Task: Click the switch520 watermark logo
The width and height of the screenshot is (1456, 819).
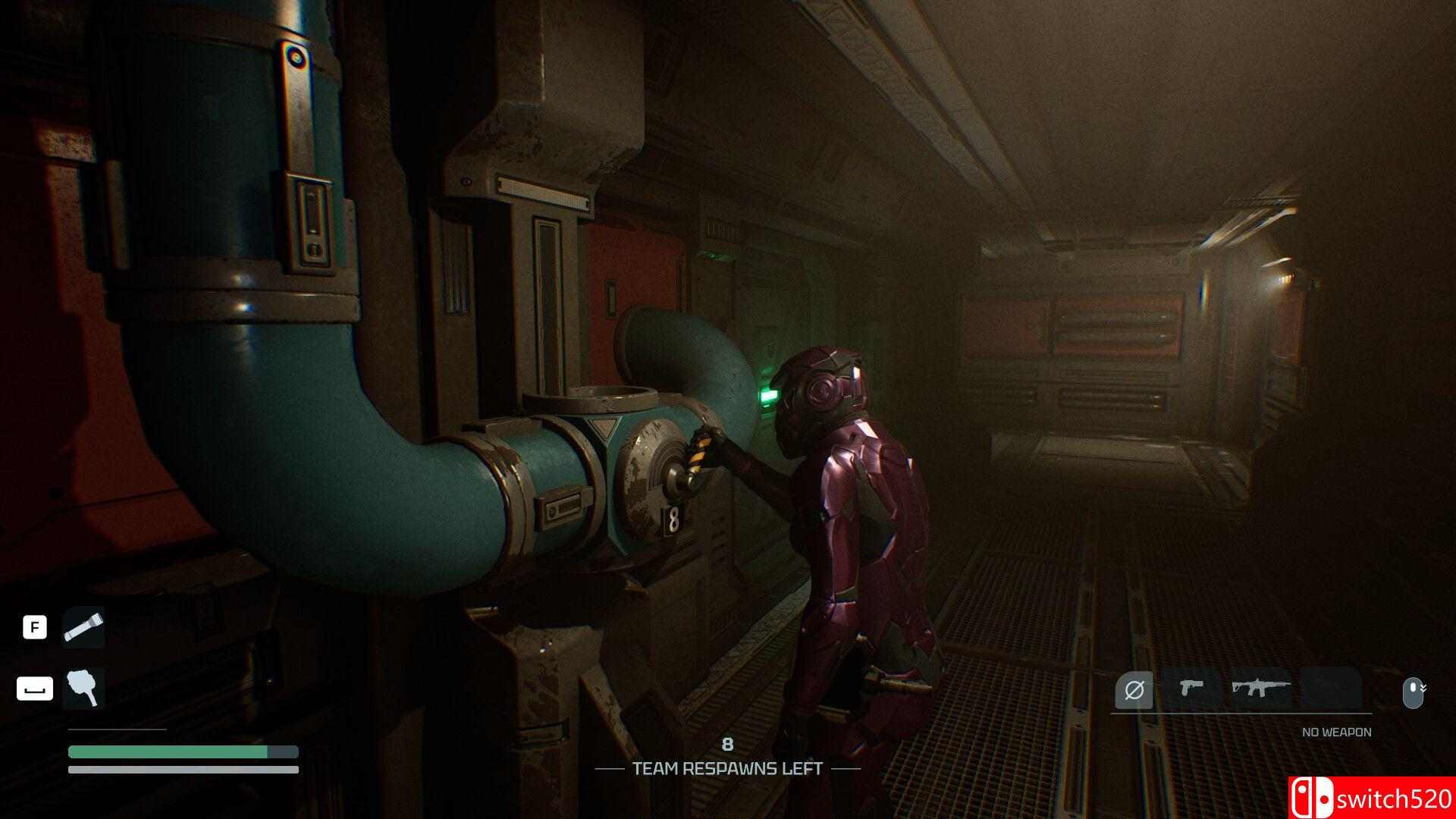Action: [x=1372, y=798]
